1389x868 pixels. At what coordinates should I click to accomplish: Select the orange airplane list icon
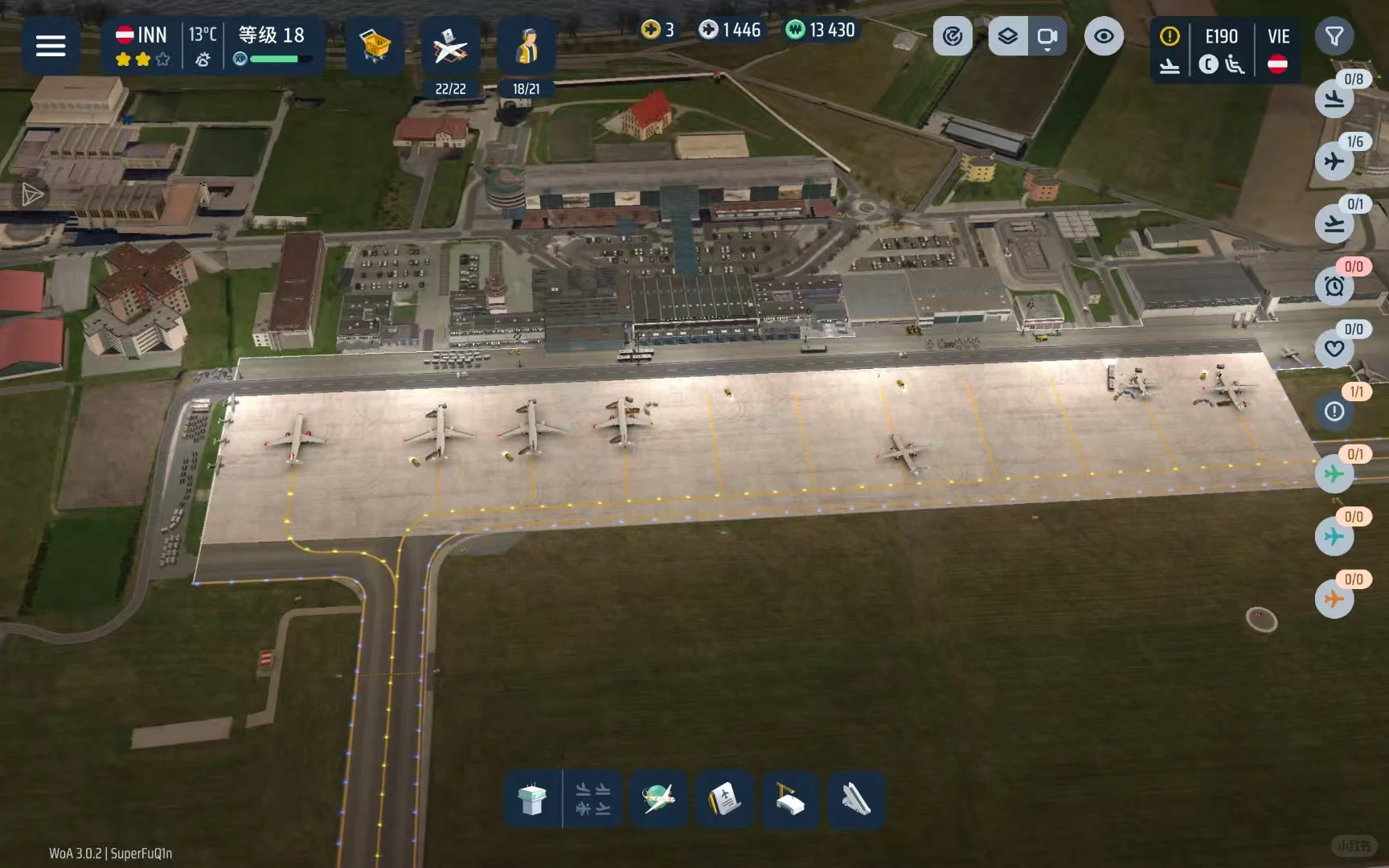click(x=1334, y=599)
